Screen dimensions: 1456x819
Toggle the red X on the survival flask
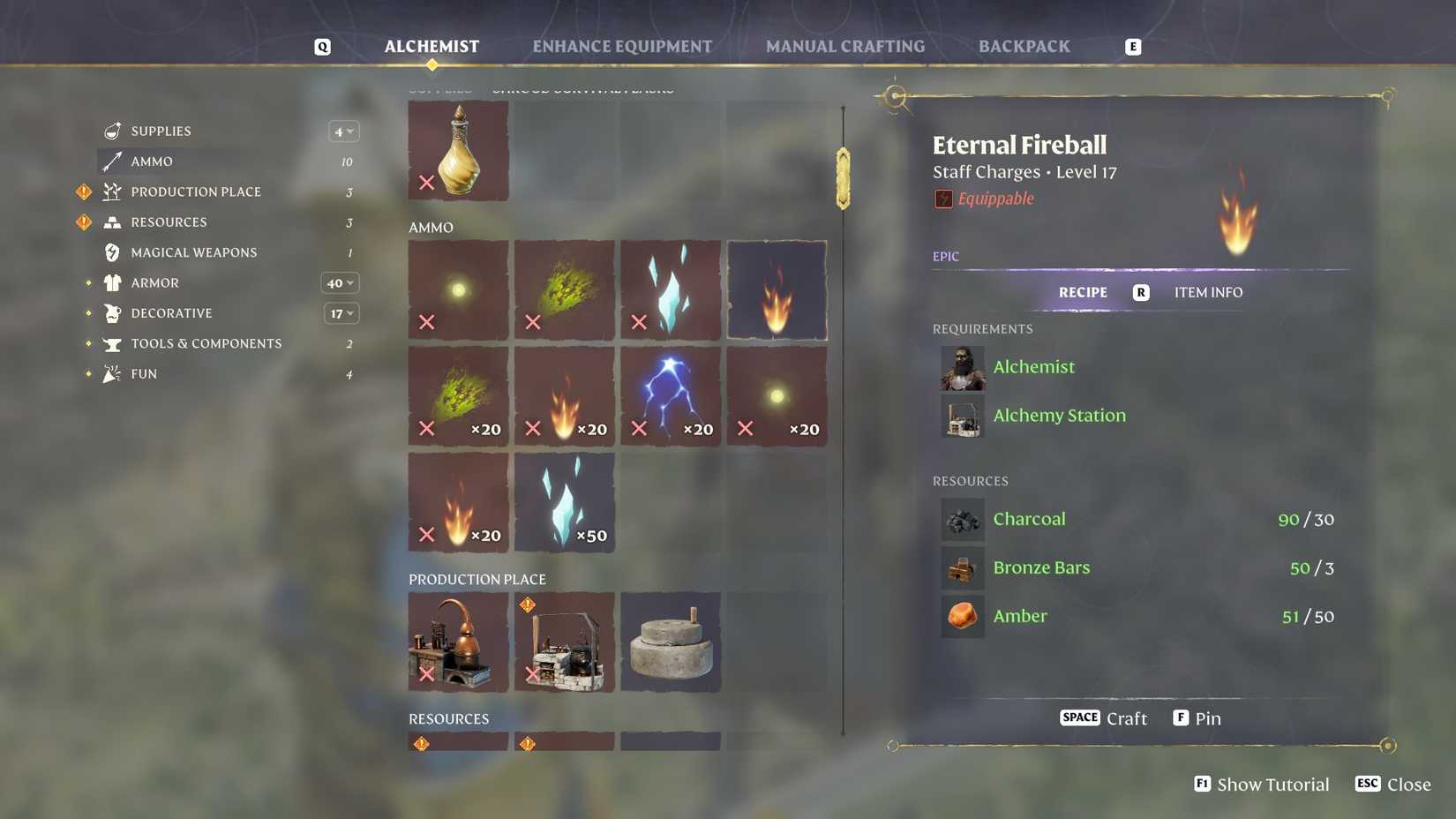(x=427, y=184)
